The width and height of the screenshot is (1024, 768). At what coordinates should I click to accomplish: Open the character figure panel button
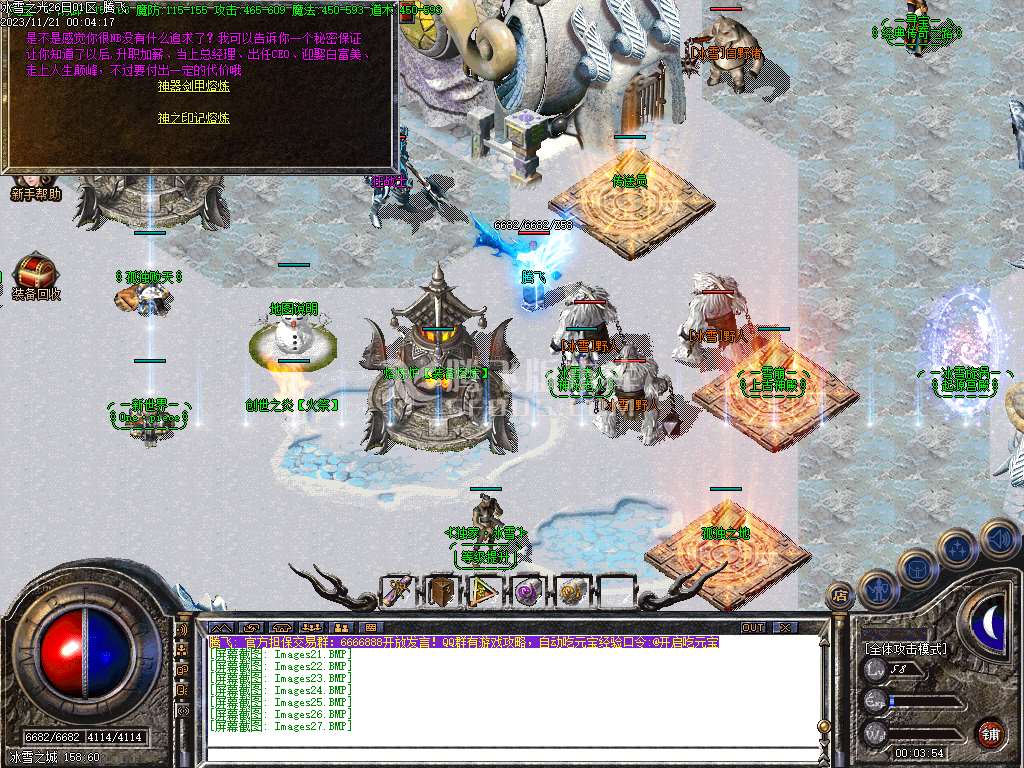877,588
